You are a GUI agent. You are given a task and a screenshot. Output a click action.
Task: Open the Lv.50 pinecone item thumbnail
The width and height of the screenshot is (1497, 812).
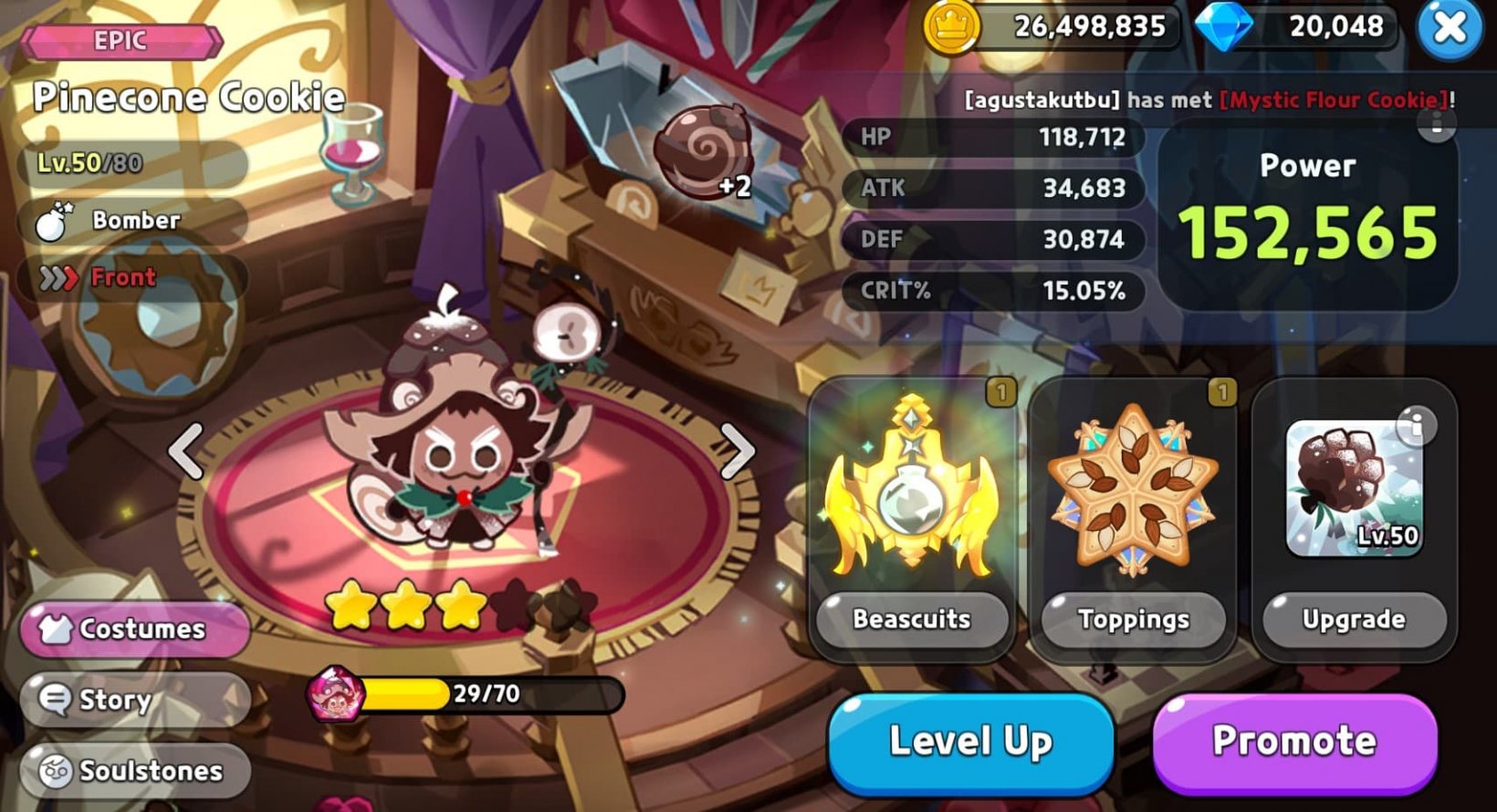pos(1355,490)
